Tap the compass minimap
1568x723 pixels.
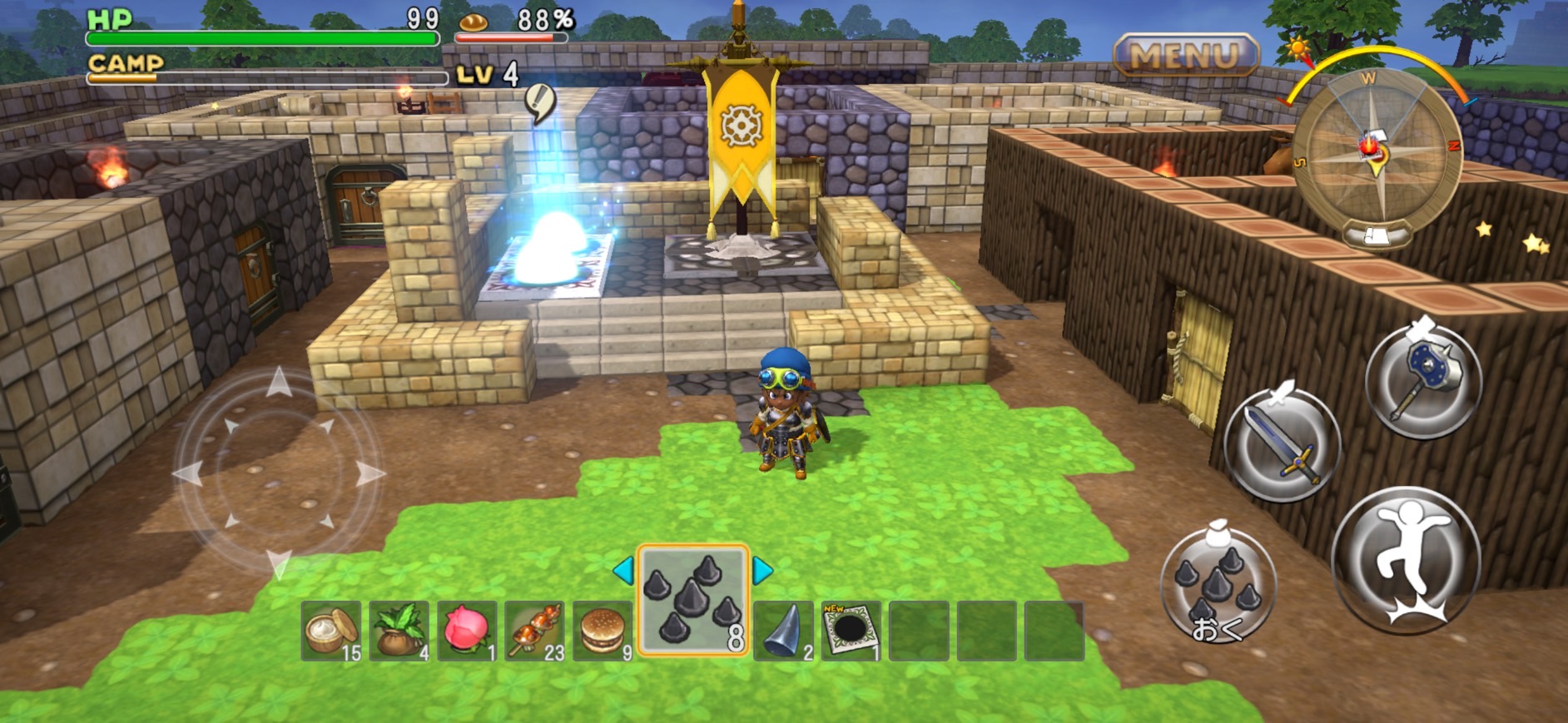[1376, 152]
